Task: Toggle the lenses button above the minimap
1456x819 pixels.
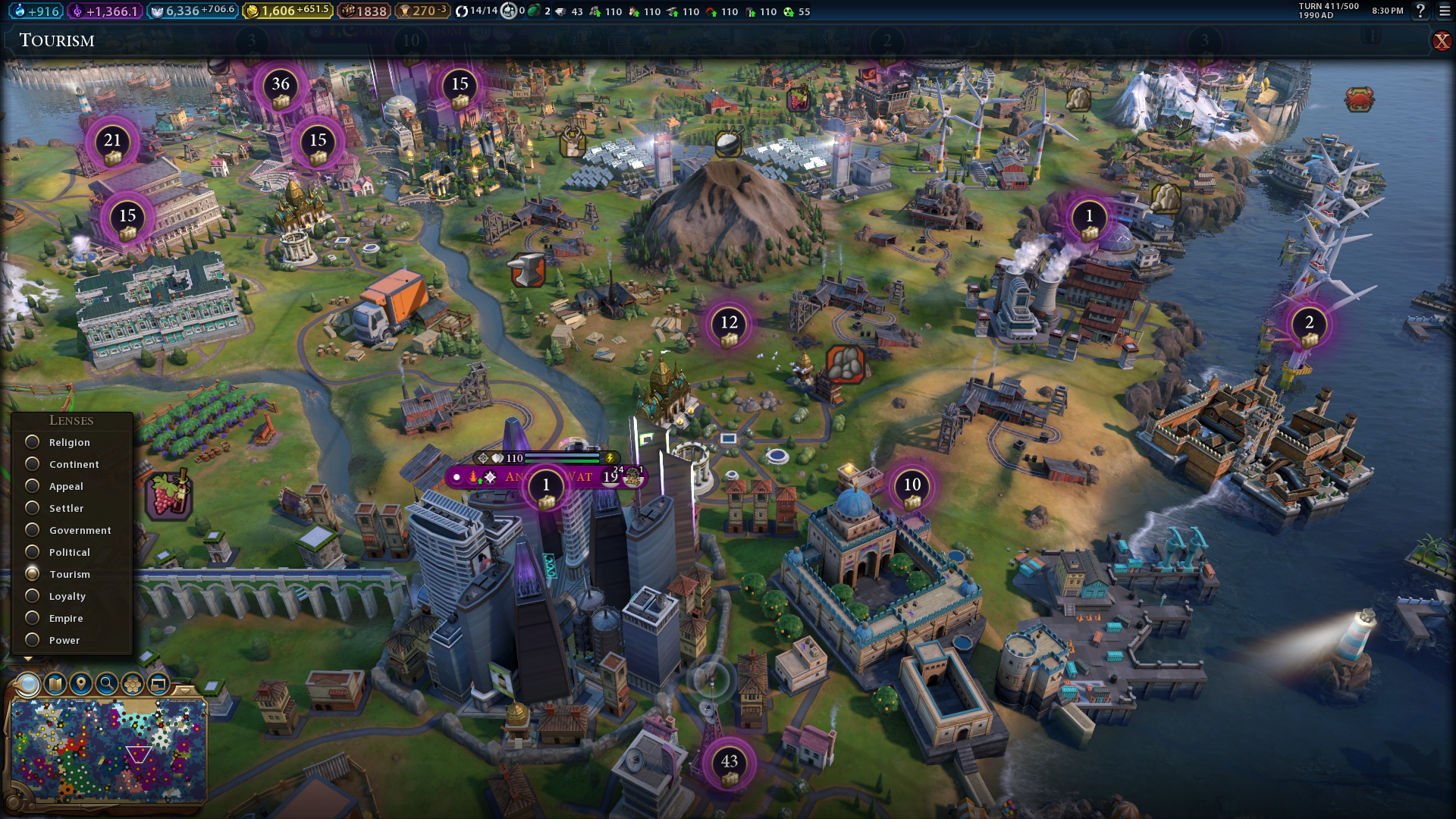Action: coord(28,684)
